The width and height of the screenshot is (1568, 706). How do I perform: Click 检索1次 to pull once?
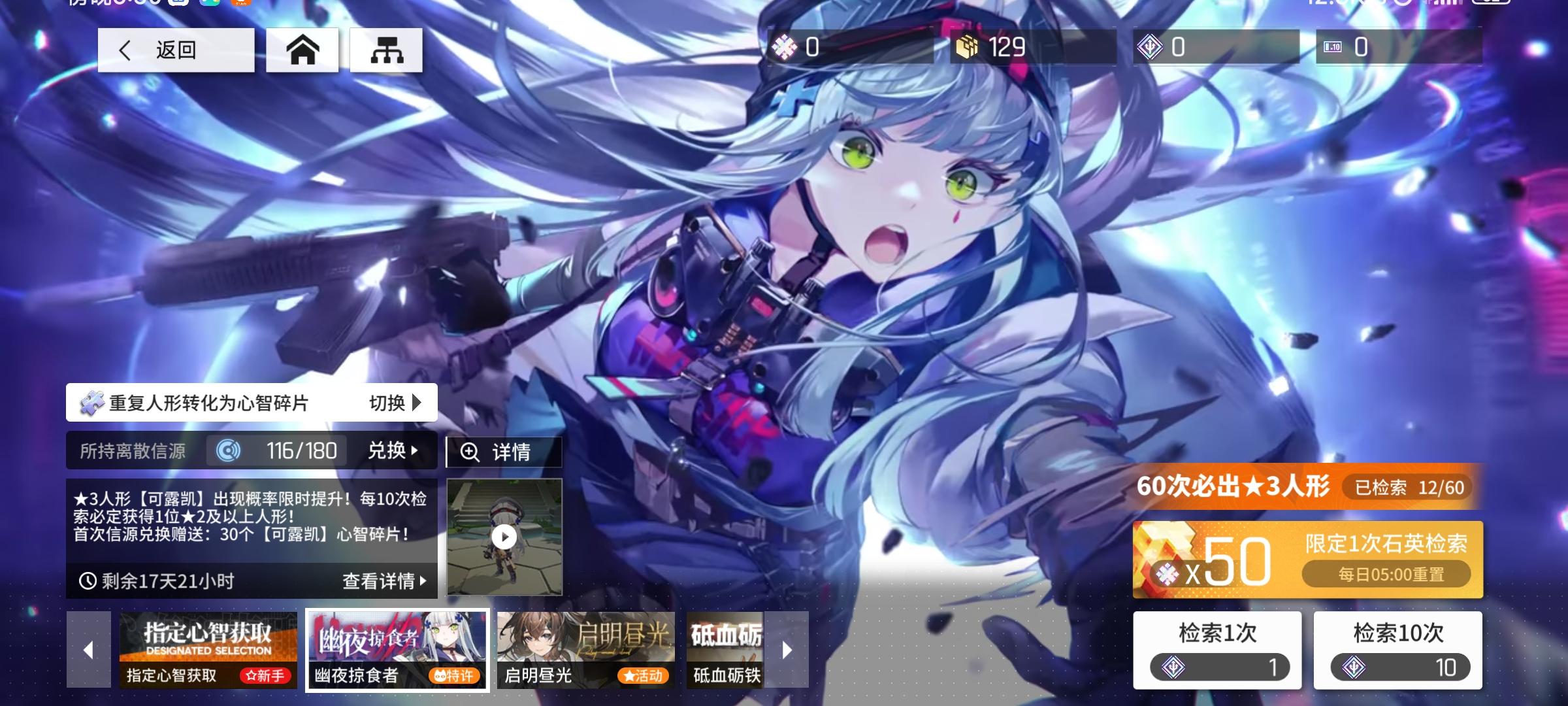tap(1218, 649)
